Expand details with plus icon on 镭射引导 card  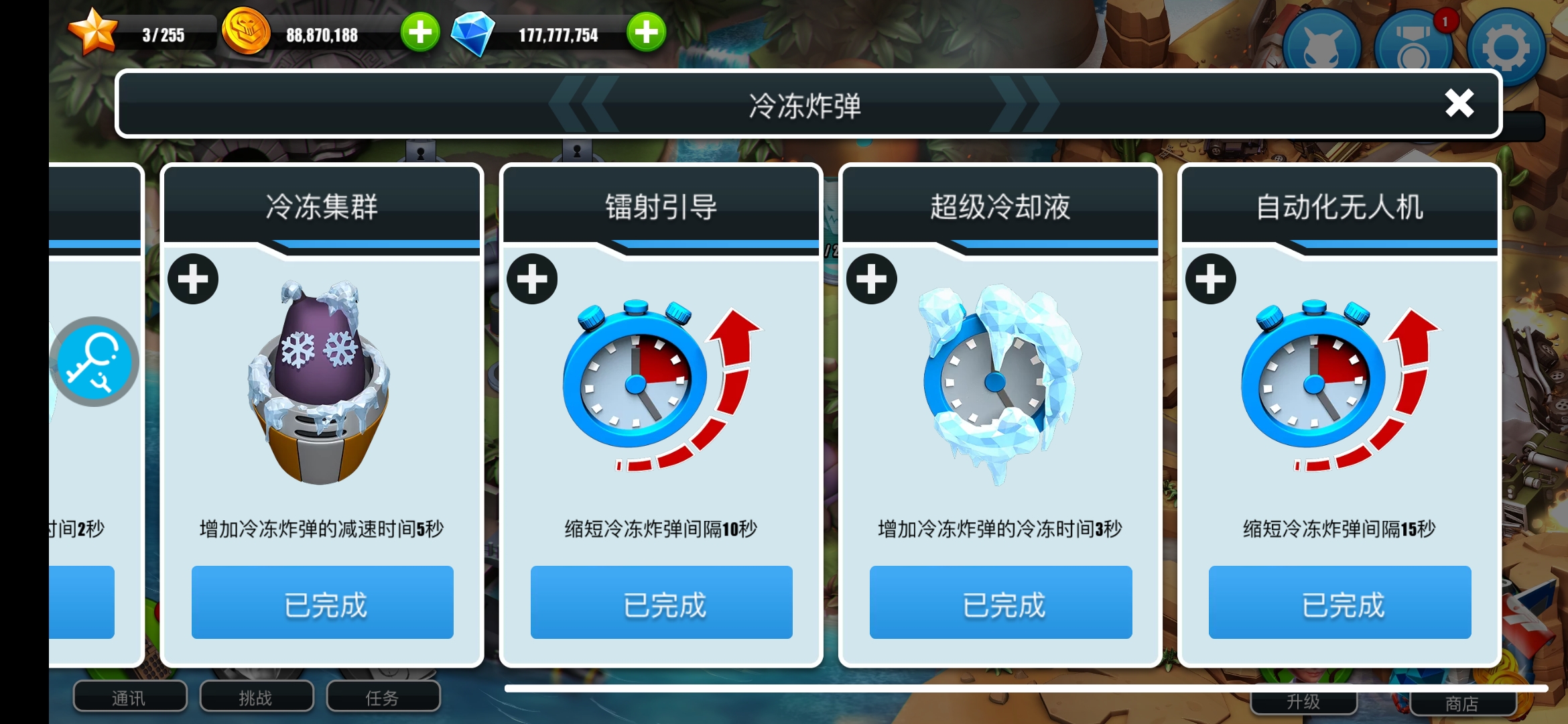coord(532,279)
